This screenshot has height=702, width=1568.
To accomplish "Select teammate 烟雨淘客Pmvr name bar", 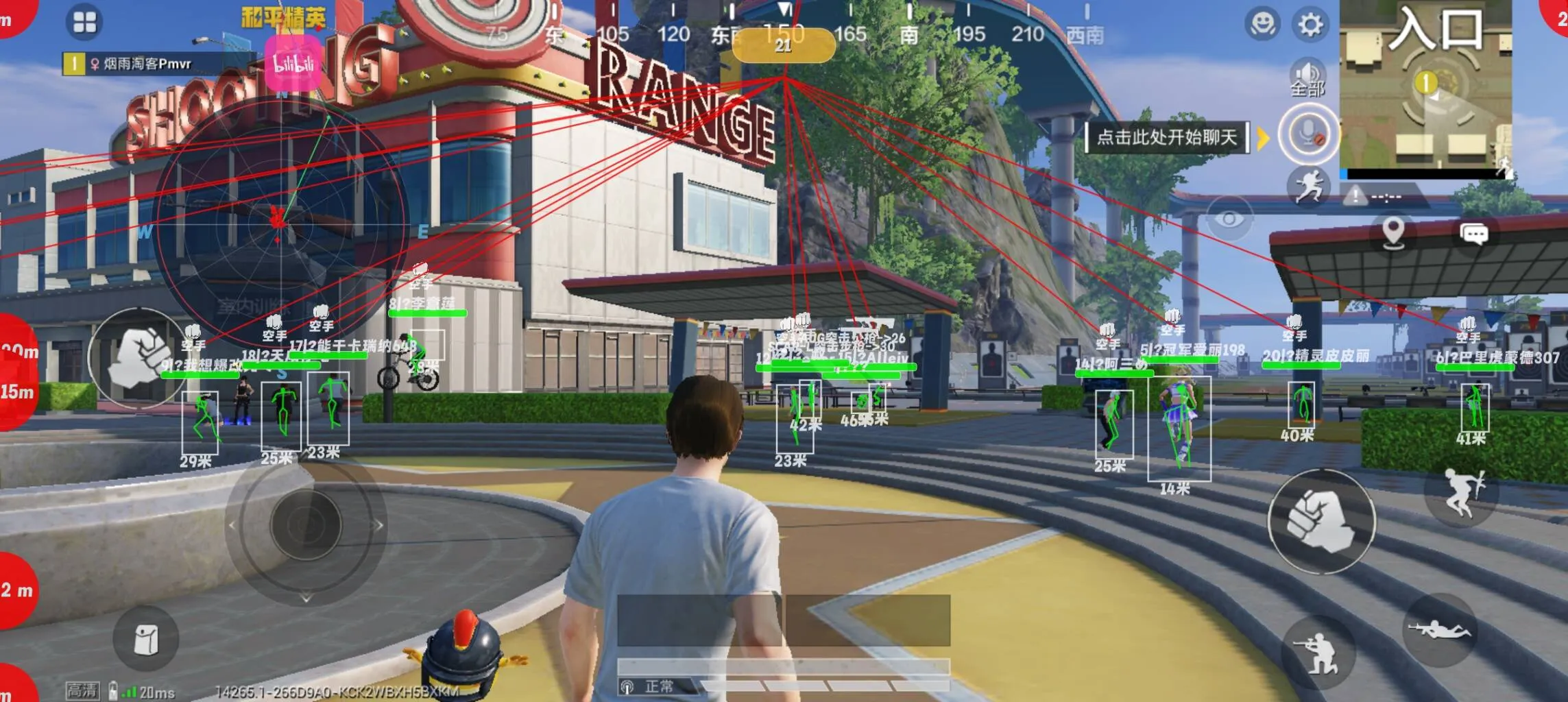I will (147, 64).
